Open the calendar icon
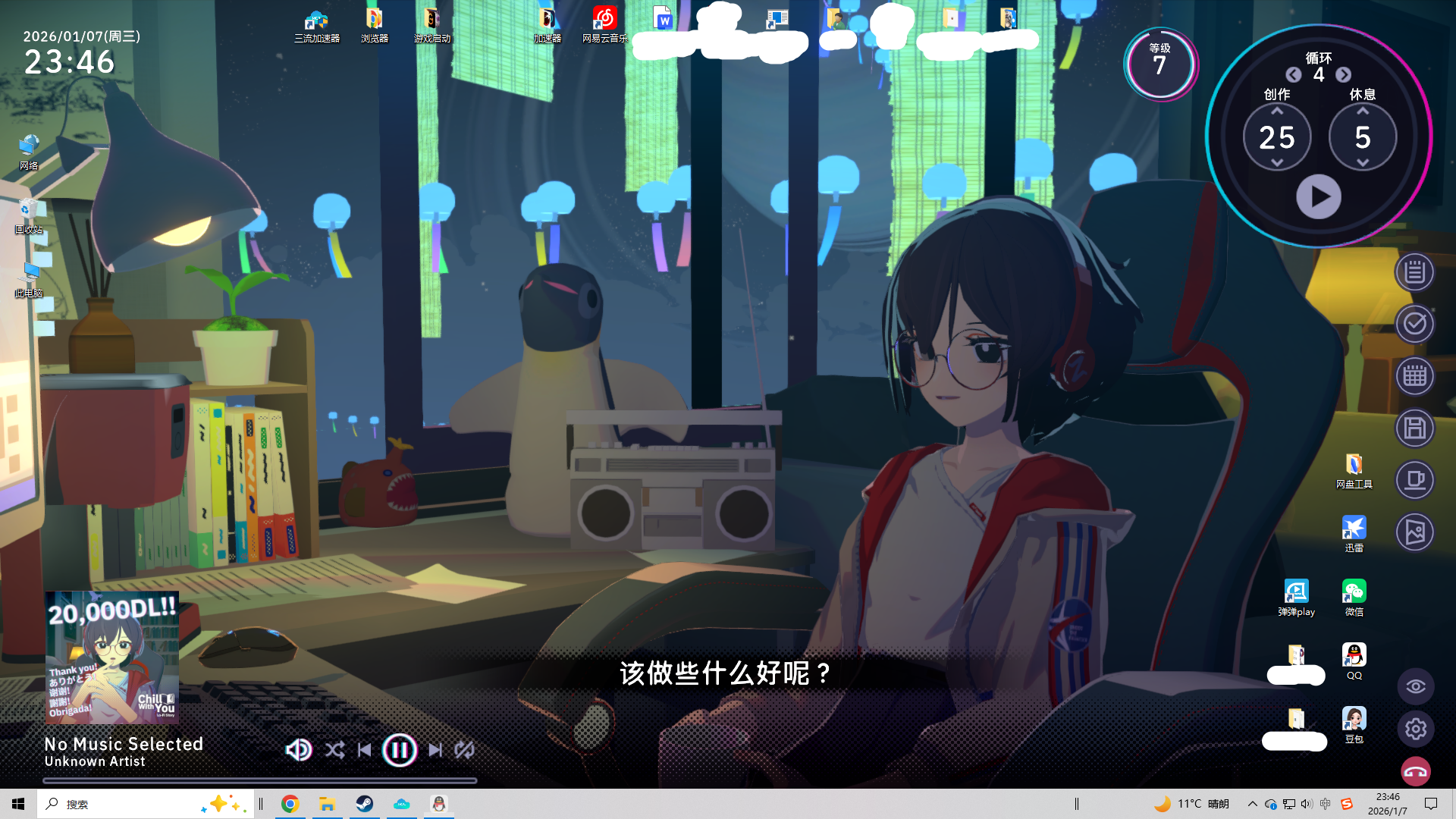The width and height of the screenshot is (1456, 819). click(1415, 376)
